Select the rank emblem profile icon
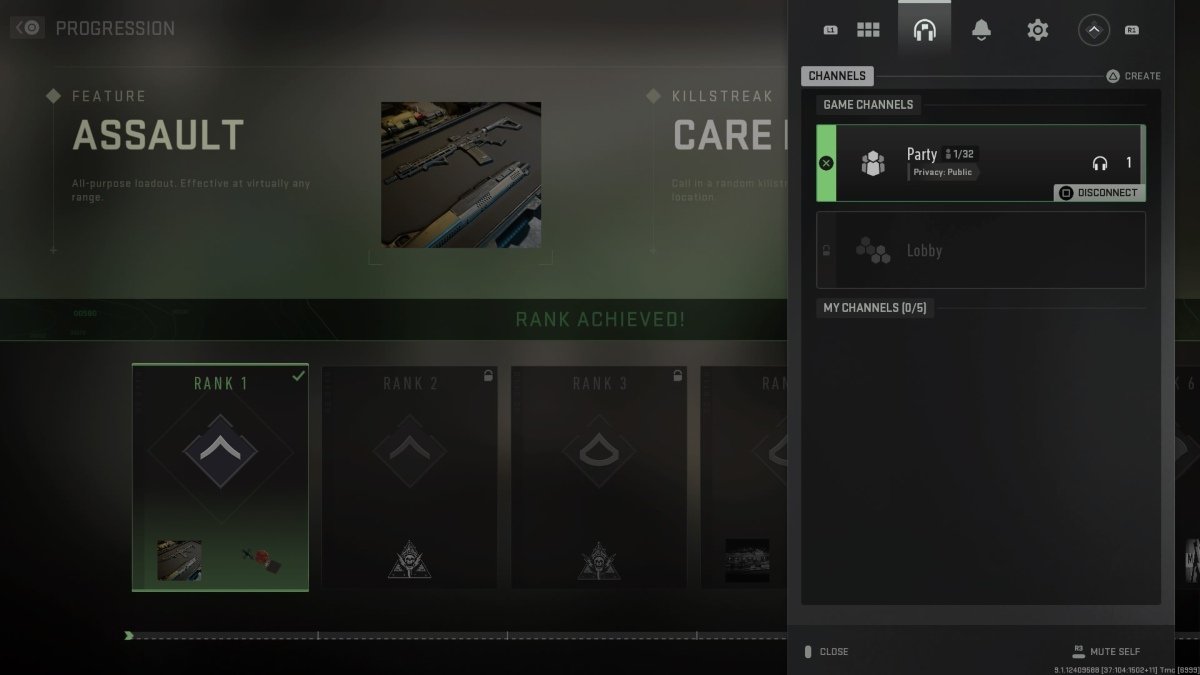The height and width of the screenshot is (675, 1200). [x=1093, y=30]
